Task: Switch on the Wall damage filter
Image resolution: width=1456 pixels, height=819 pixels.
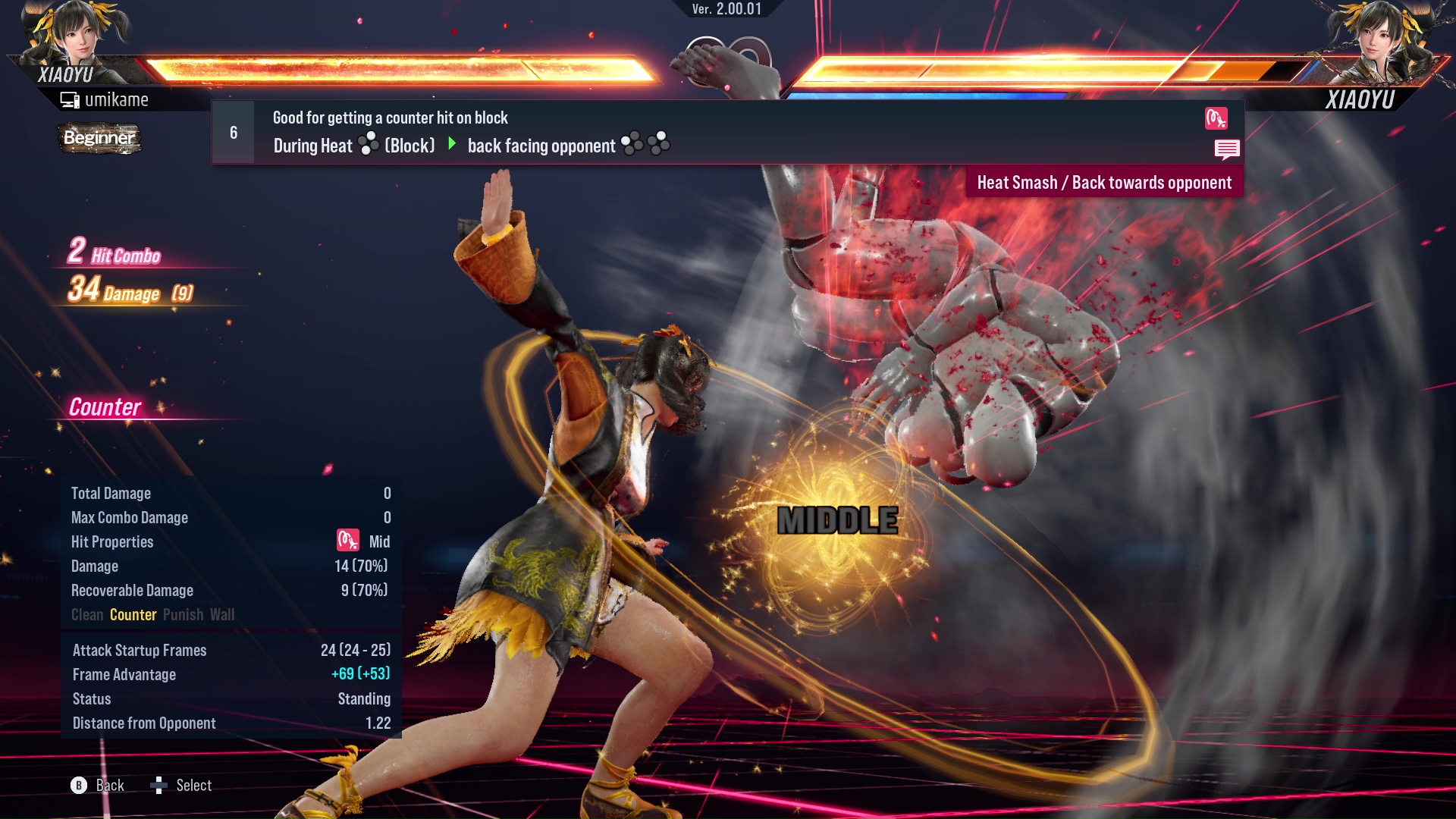Action: [223, 614]
